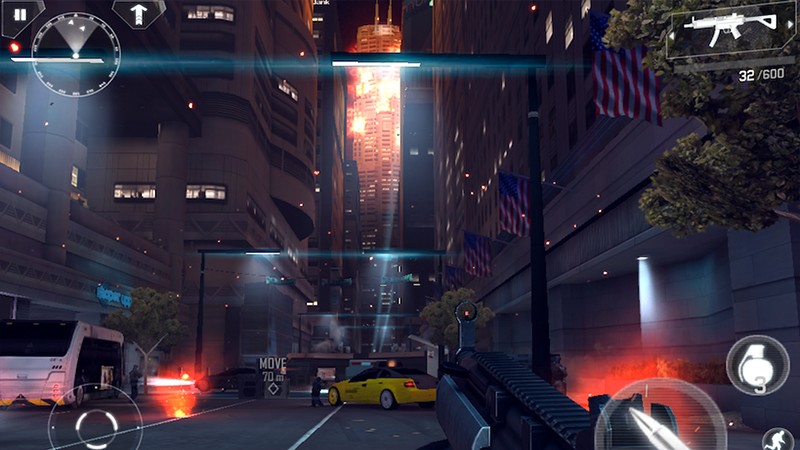Image resolution: width=800 pixels, height=450 pixels.
Task: Pause the game
Action: (19, 15)
